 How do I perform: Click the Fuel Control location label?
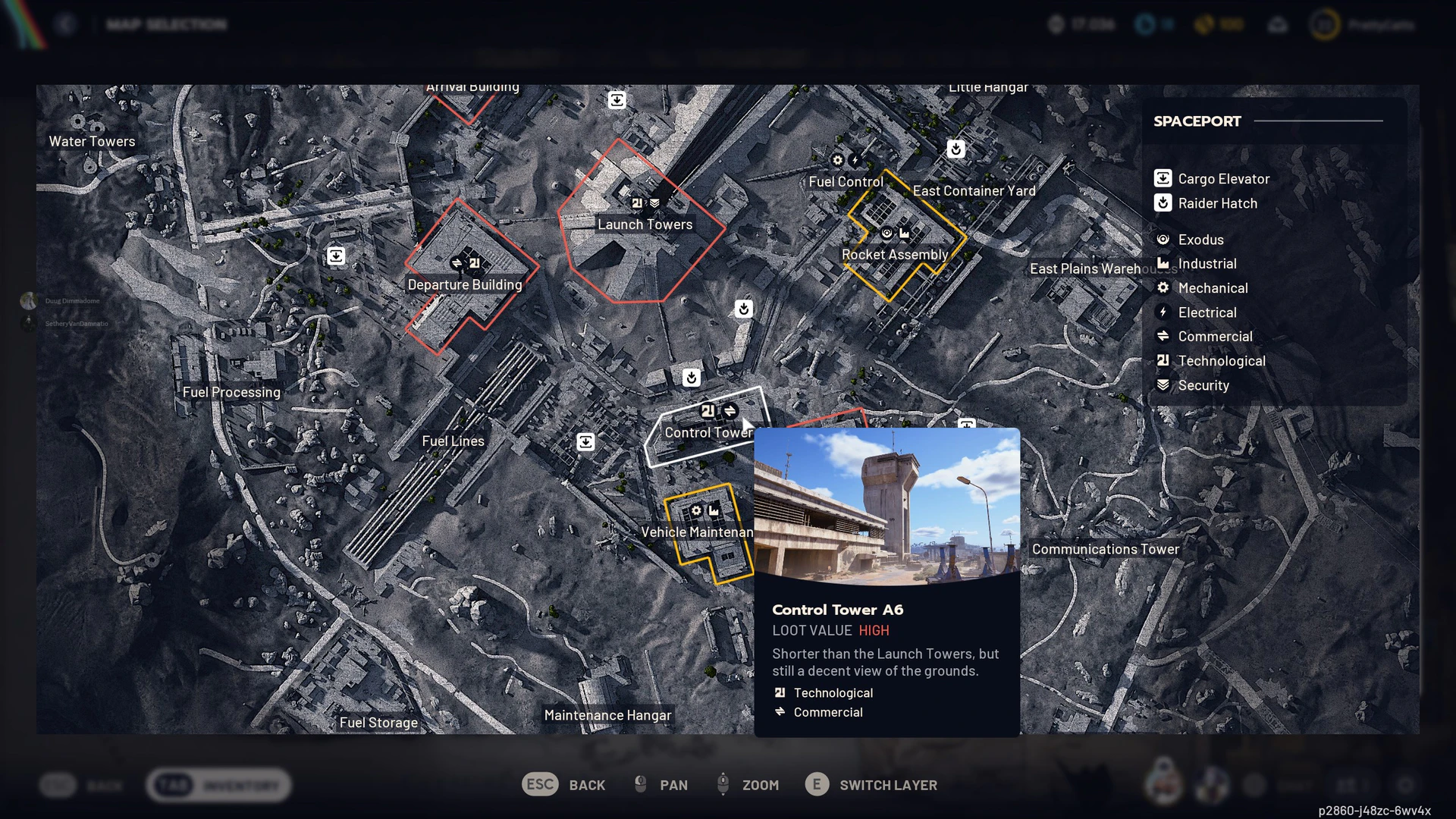point(846,182)
